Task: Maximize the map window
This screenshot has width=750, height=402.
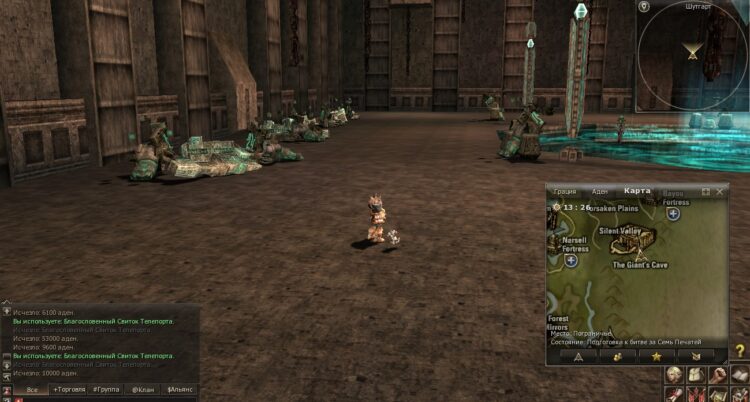Action: (706, 190)
